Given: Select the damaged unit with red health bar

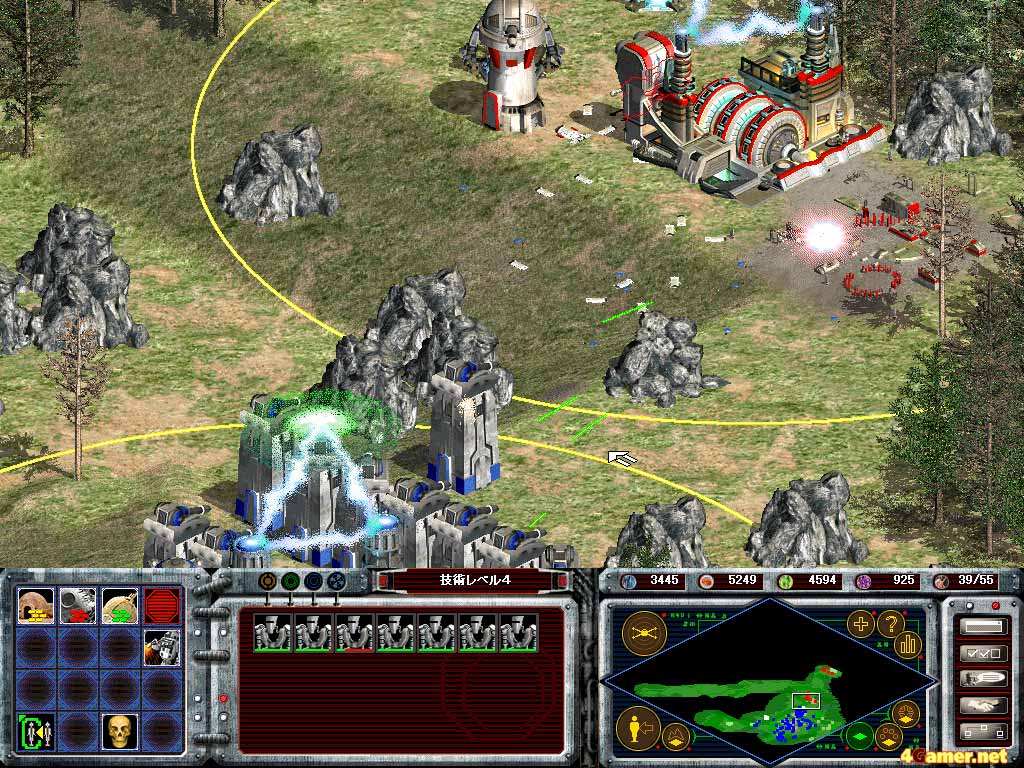Looking at the screenshot, I should [355, 633].
